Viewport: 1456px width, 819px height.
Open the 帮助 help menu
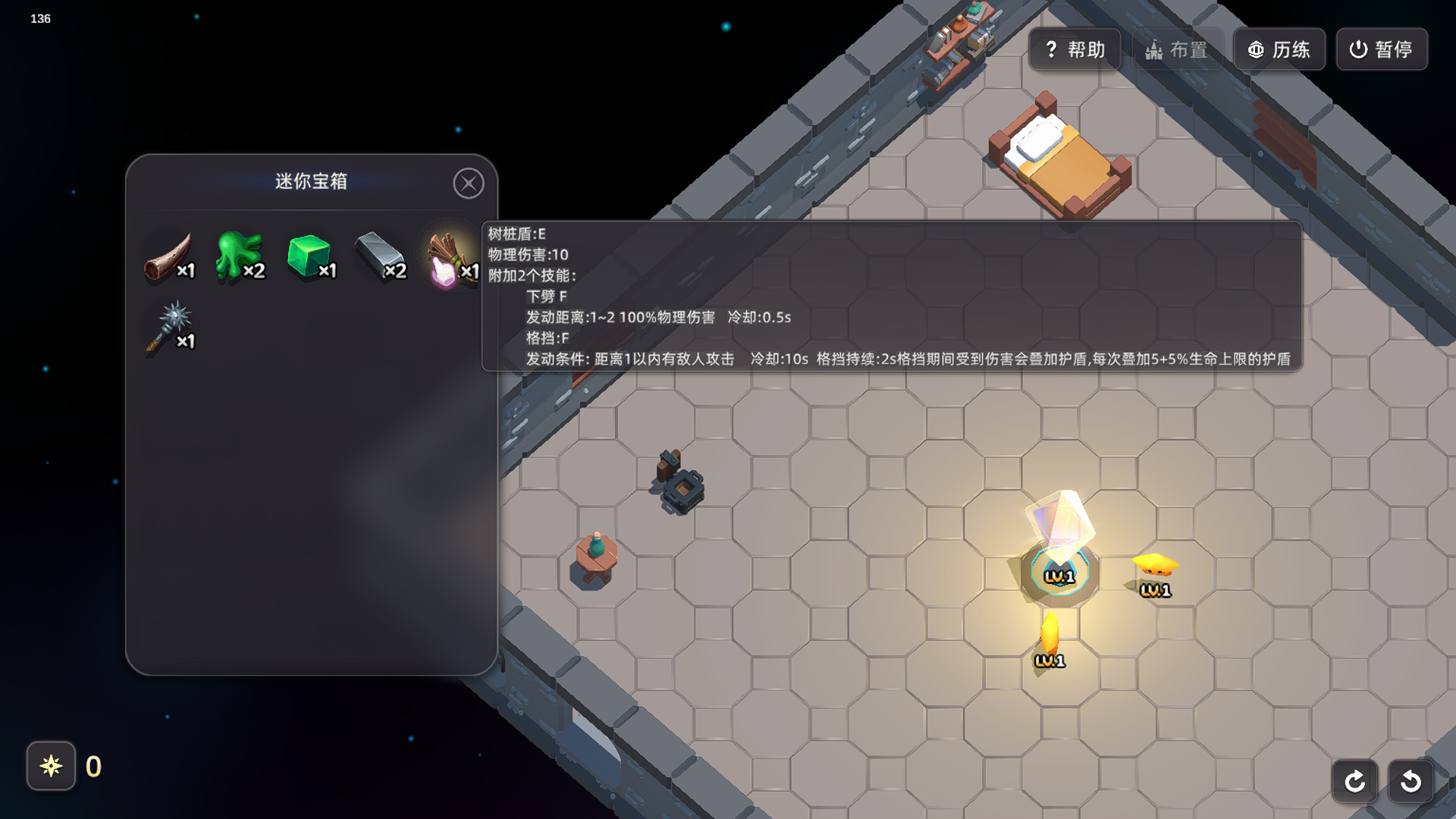coord(1075,50)
